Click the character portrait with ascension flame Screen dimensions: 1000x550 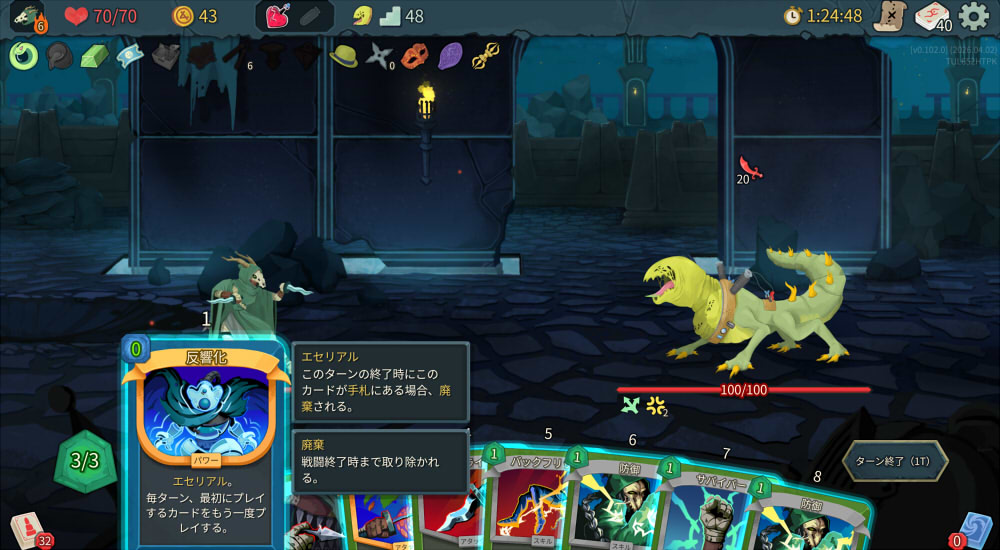tap(27, 17)
